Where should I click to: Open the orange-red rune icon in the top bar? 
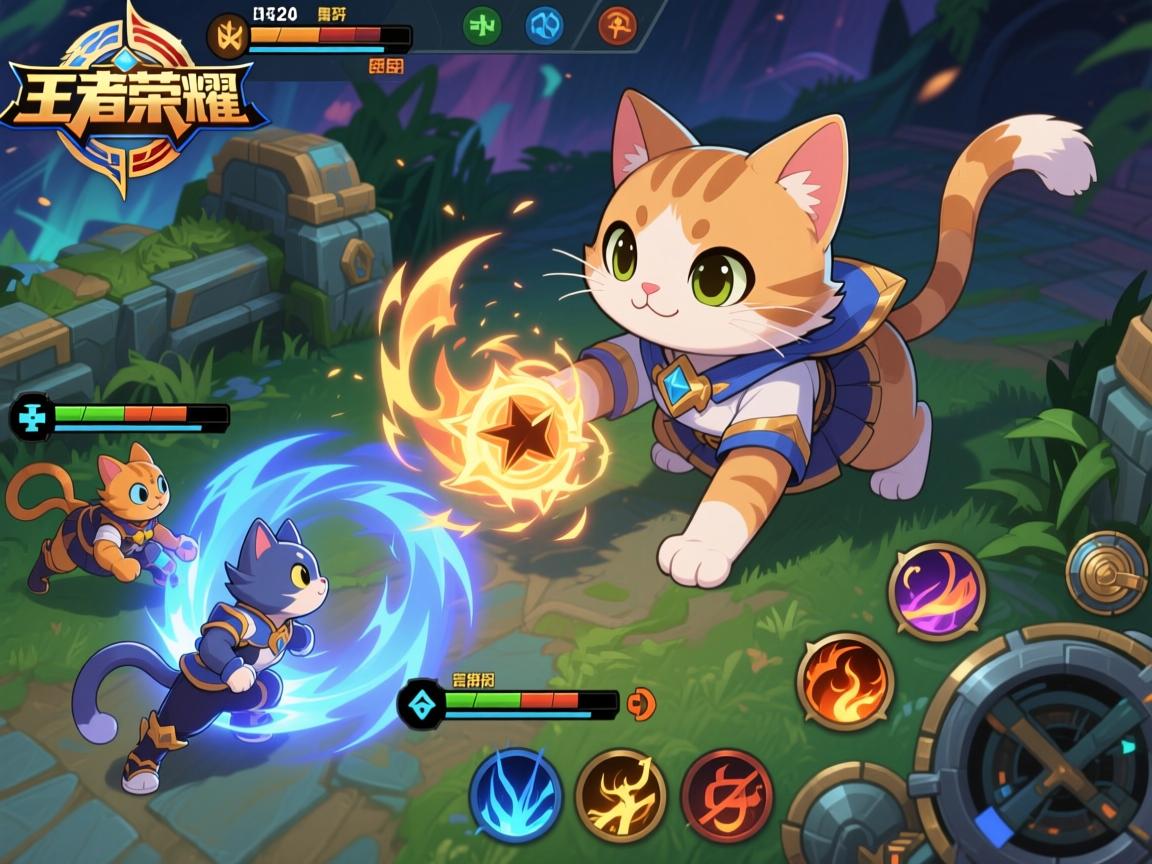(x=617, y=26)
